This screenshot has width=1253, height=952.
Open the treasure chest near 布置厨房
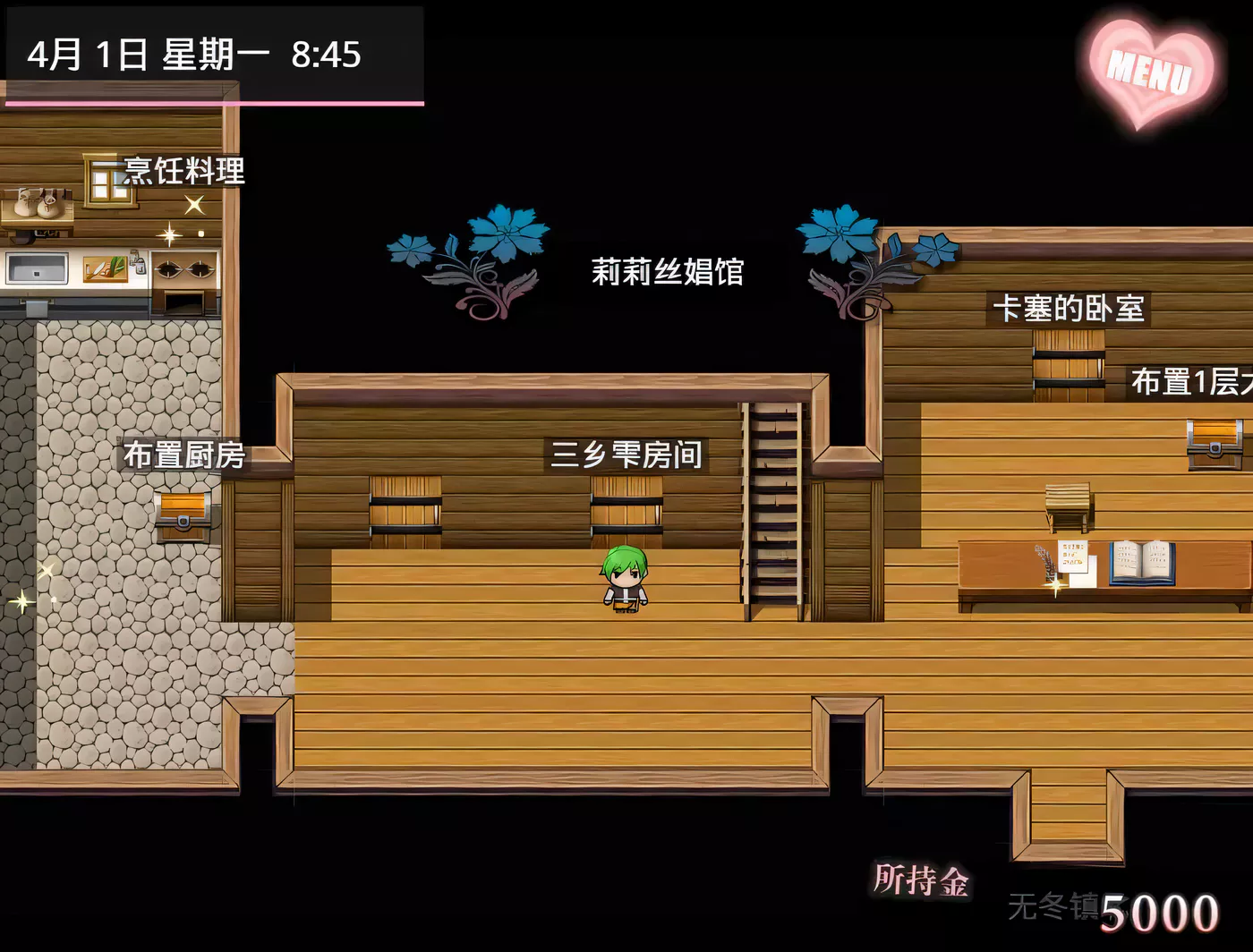point(182,517)
